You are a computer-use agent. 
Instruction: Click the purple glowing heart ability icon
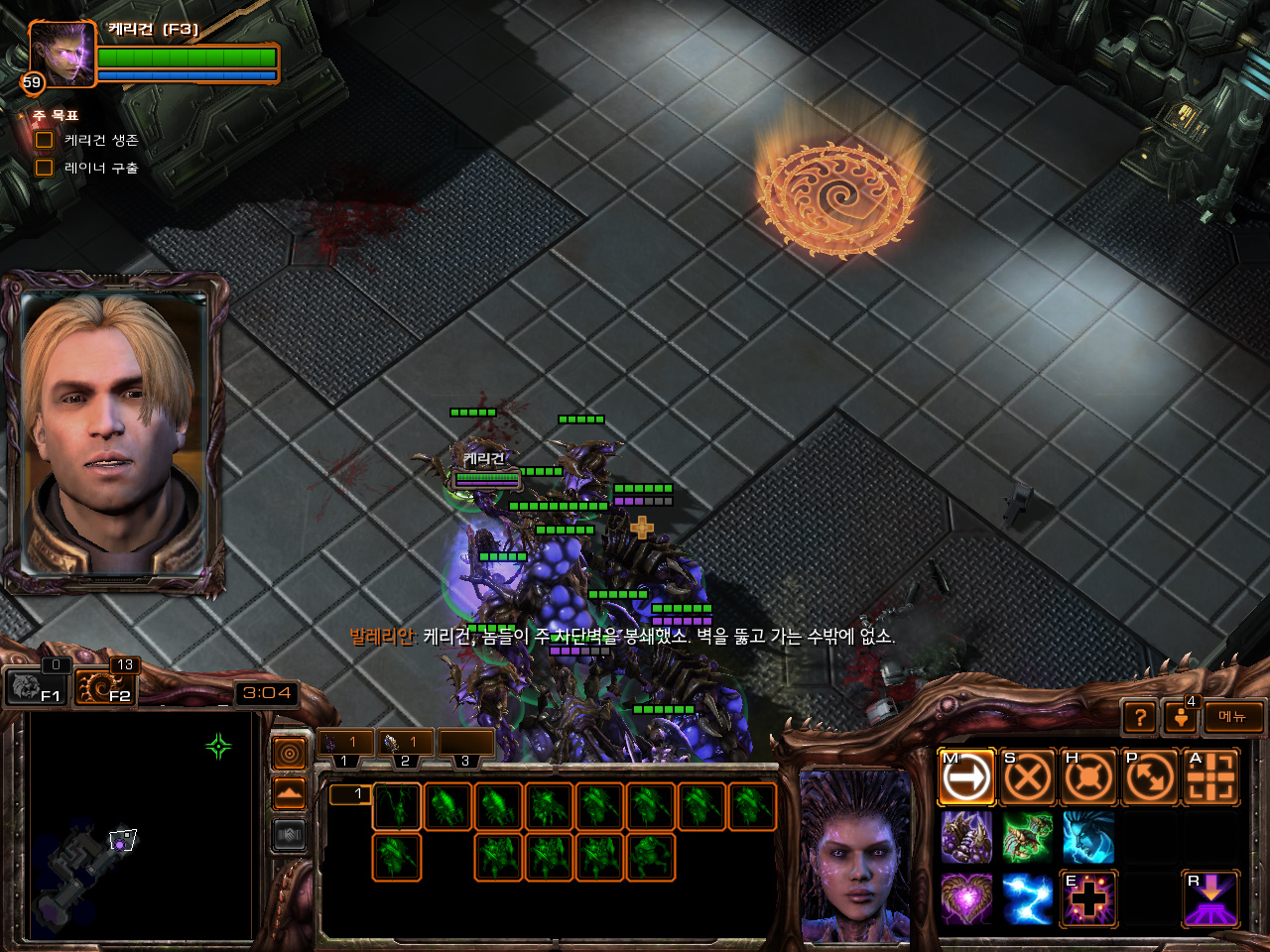click(966, 898)
